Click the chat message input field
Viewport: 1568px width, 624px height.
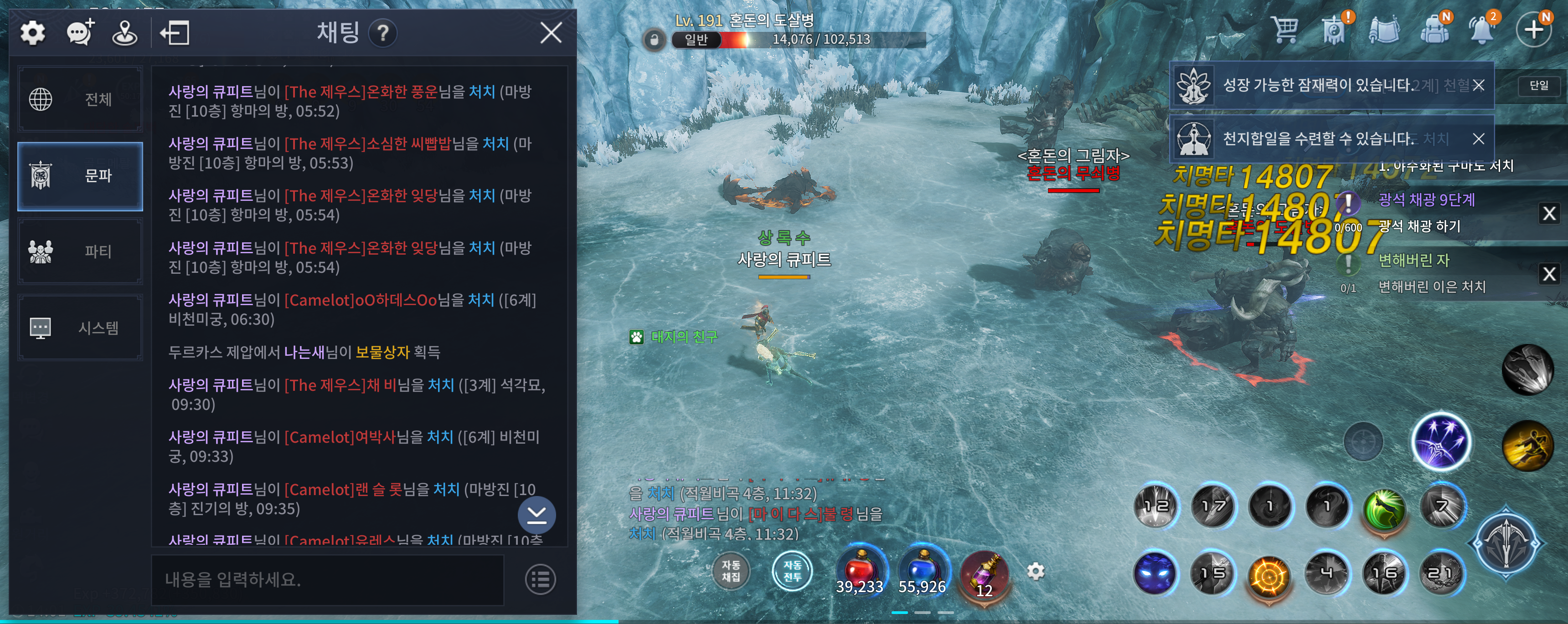pyautogui.click(x=327, y=580)
